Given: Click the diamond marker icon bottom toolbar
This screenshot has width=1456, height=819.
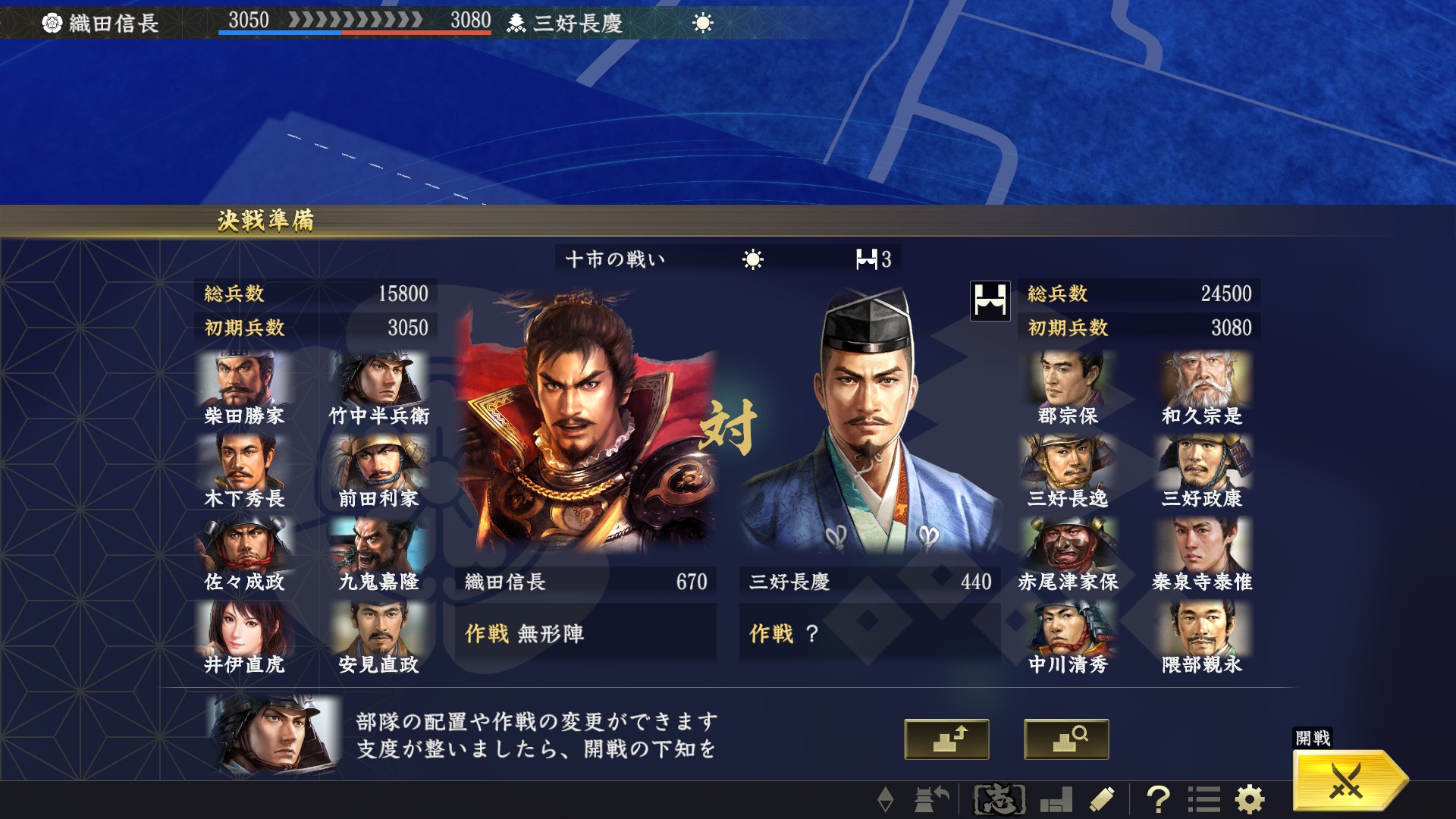Looking at the screenshot, I should coord(887,799).
